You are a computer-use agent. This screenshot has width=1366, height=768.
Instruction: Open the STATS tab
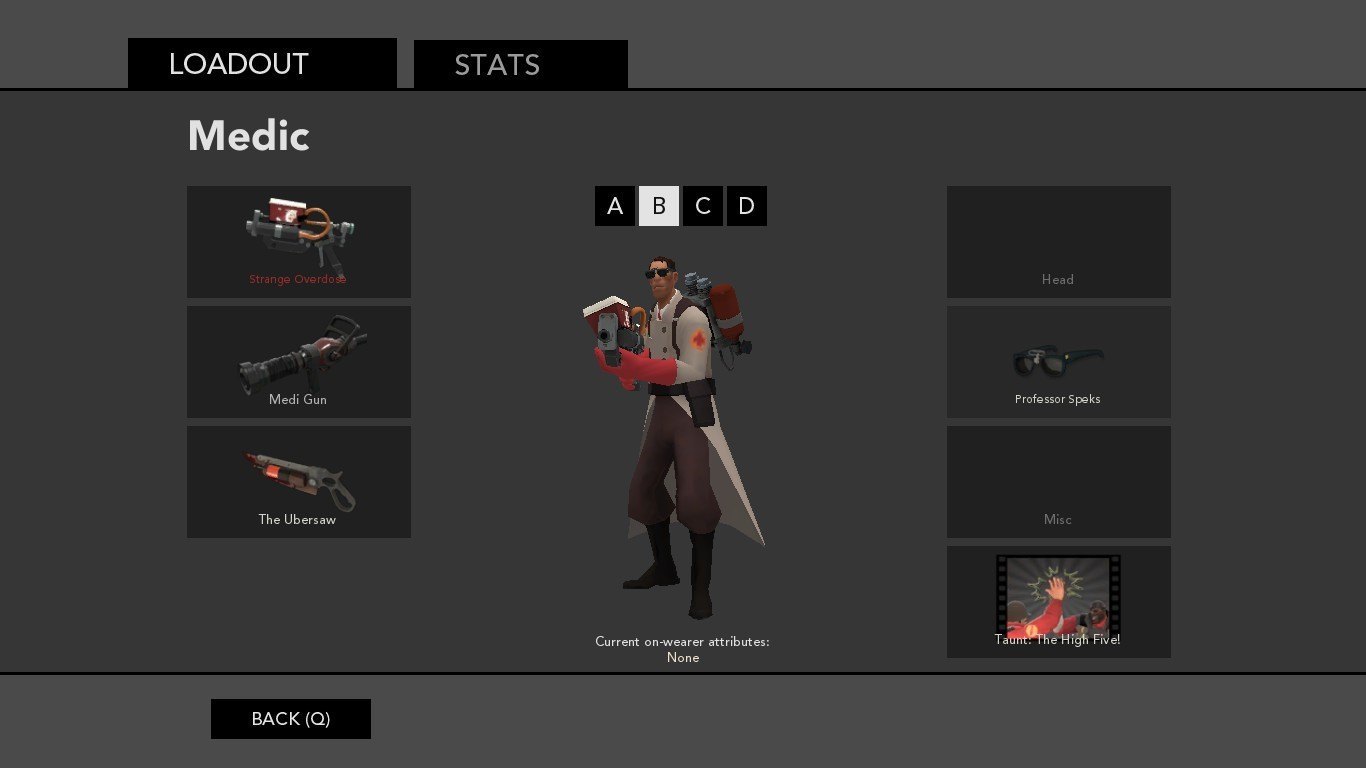point(520,65)
